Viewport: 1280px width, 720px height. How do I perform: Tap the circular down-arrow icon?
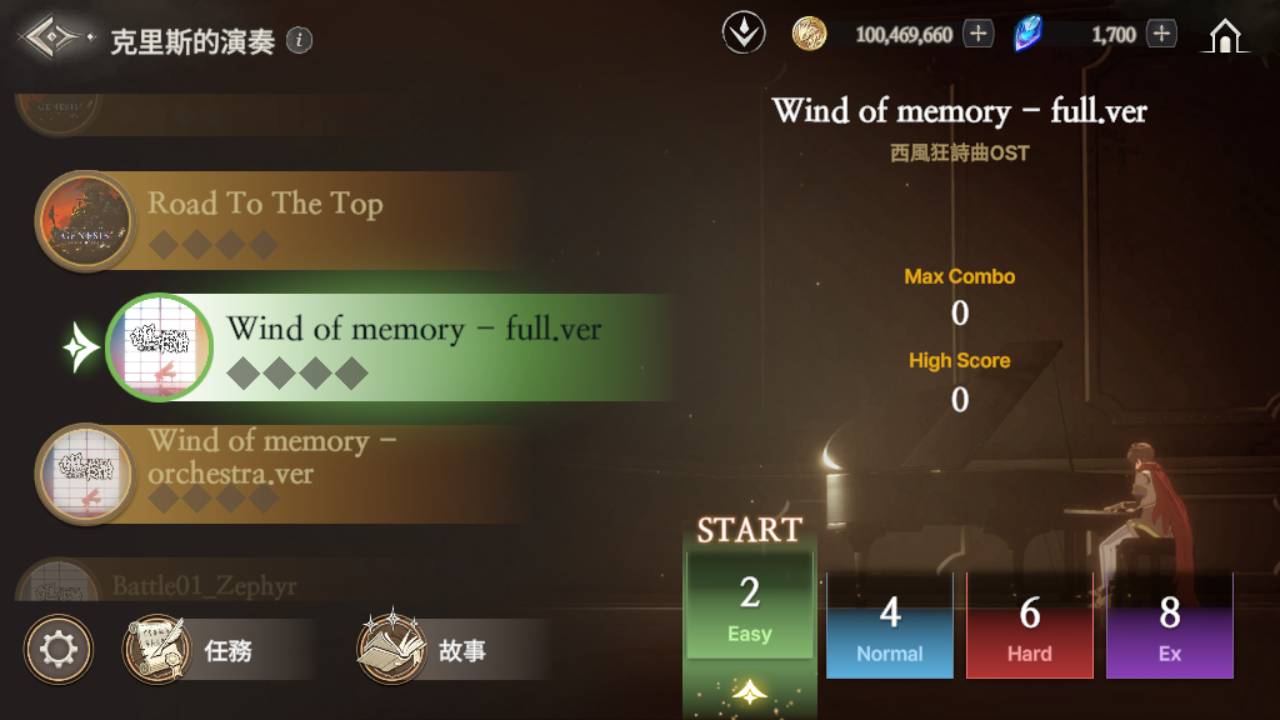pyautogui.click(x=743, y=34)
